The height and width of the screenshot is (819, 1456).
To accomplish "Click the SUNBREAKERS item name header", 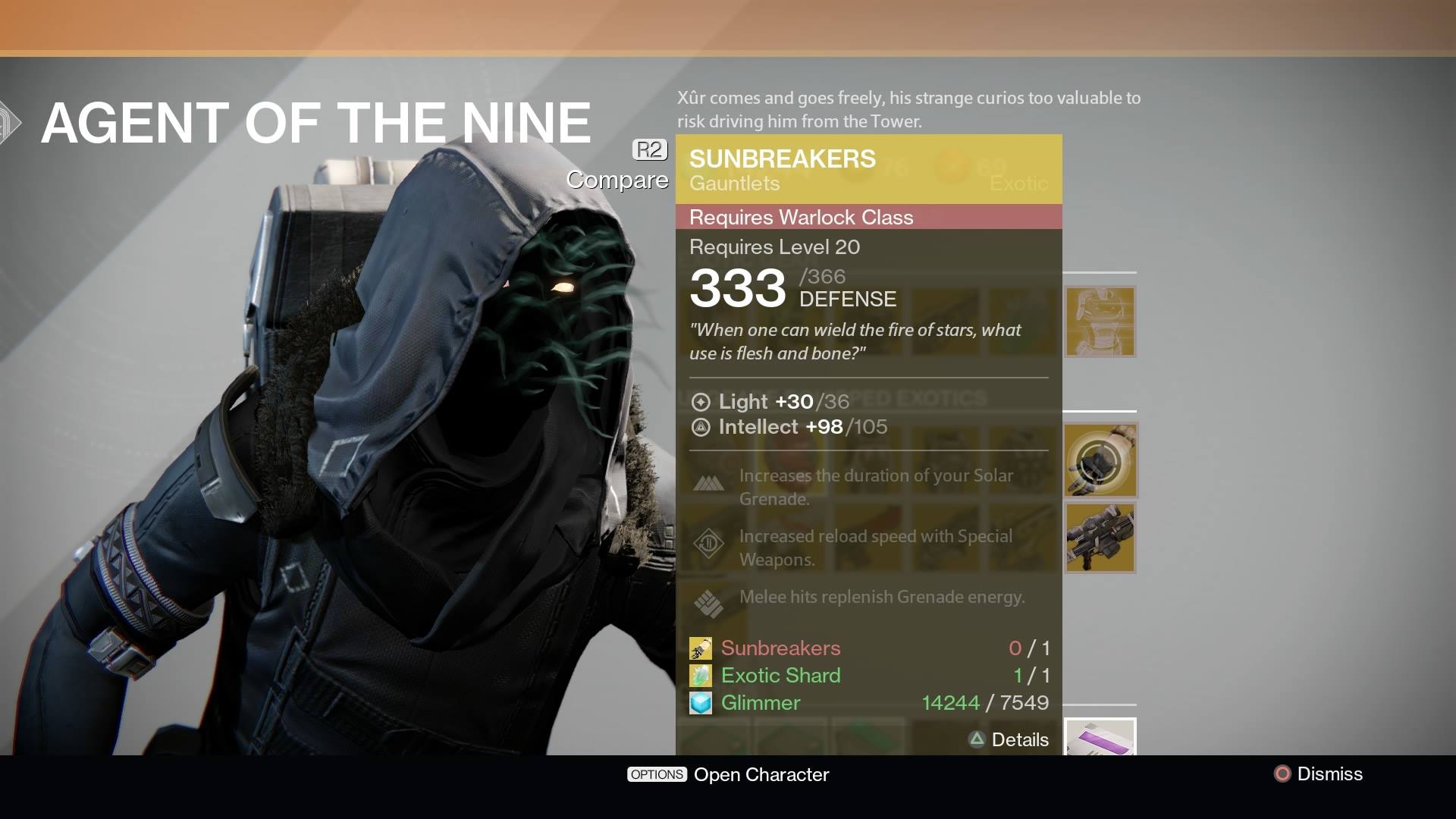I will coord(783,159).
